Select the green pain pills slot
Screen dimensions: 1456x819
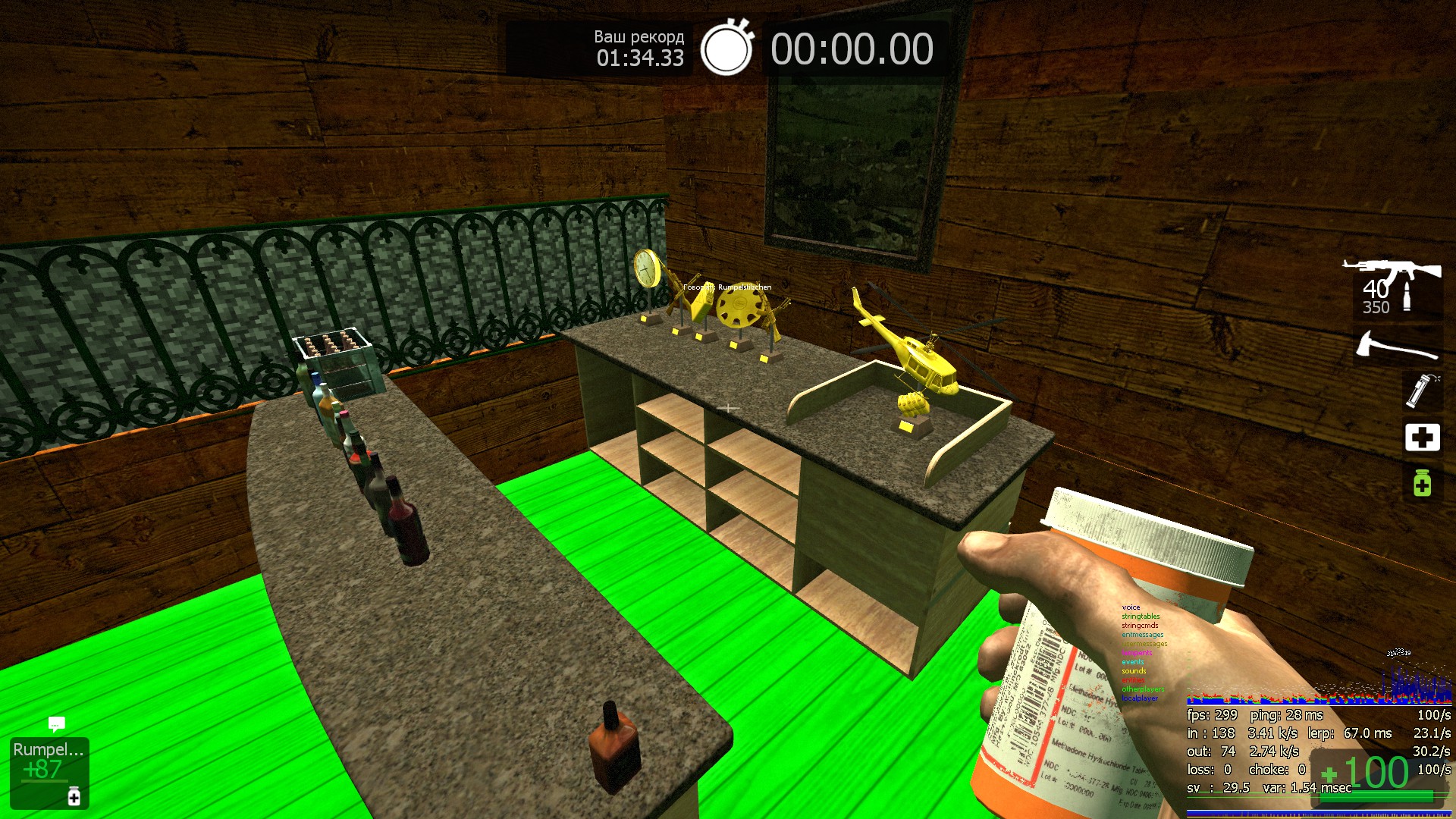1422,482
